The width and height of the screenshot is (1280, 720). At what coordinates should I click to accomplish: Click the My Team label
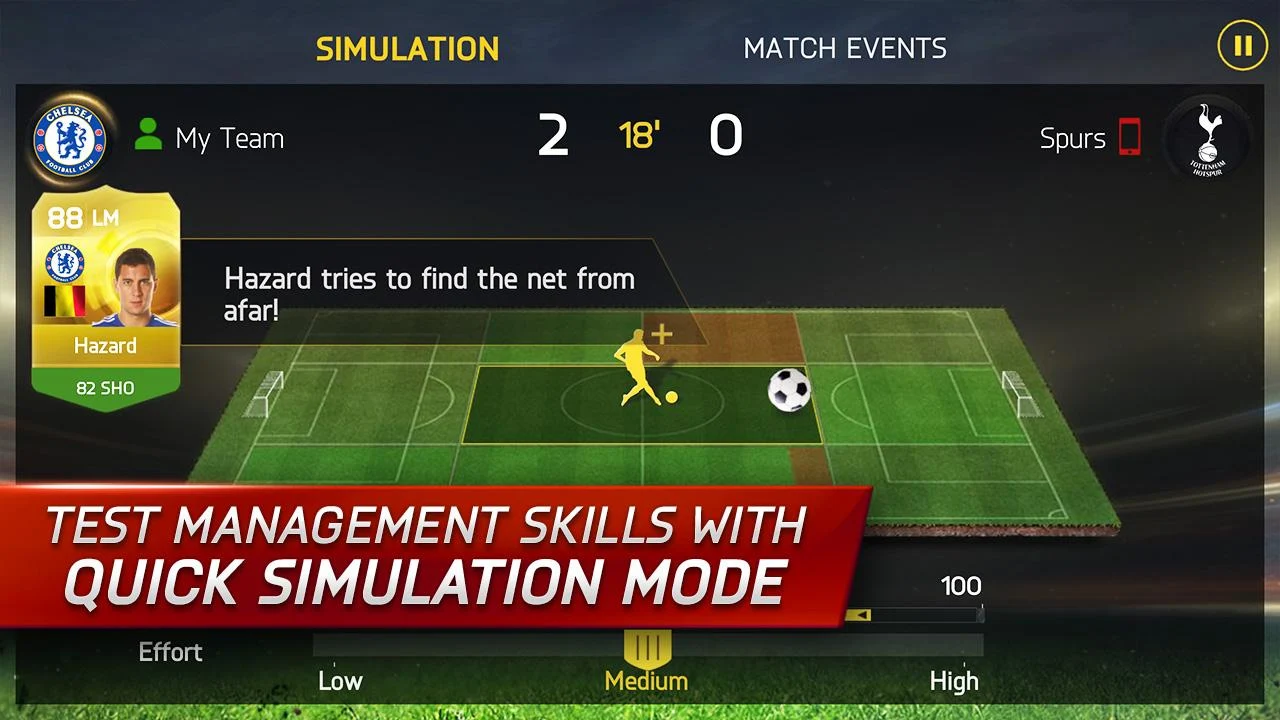click(x=228, y=139)
